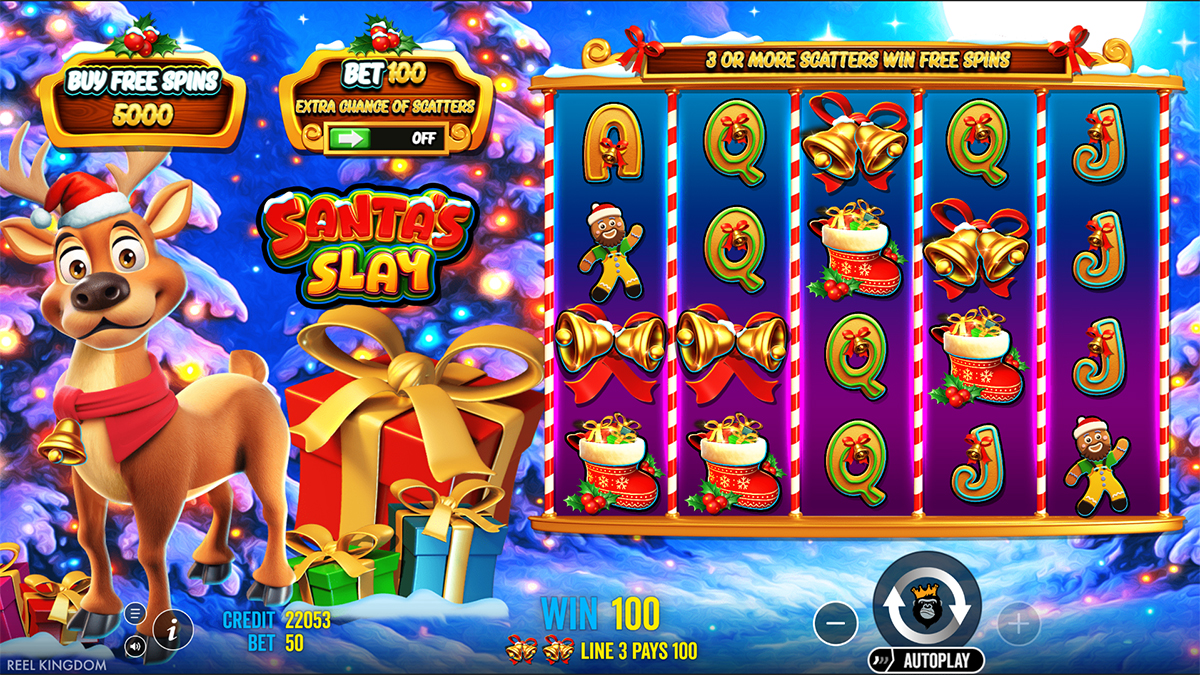Buy free spins for 5000
Viewport: 1200px width, 675px height.
(x=141, y=98)
